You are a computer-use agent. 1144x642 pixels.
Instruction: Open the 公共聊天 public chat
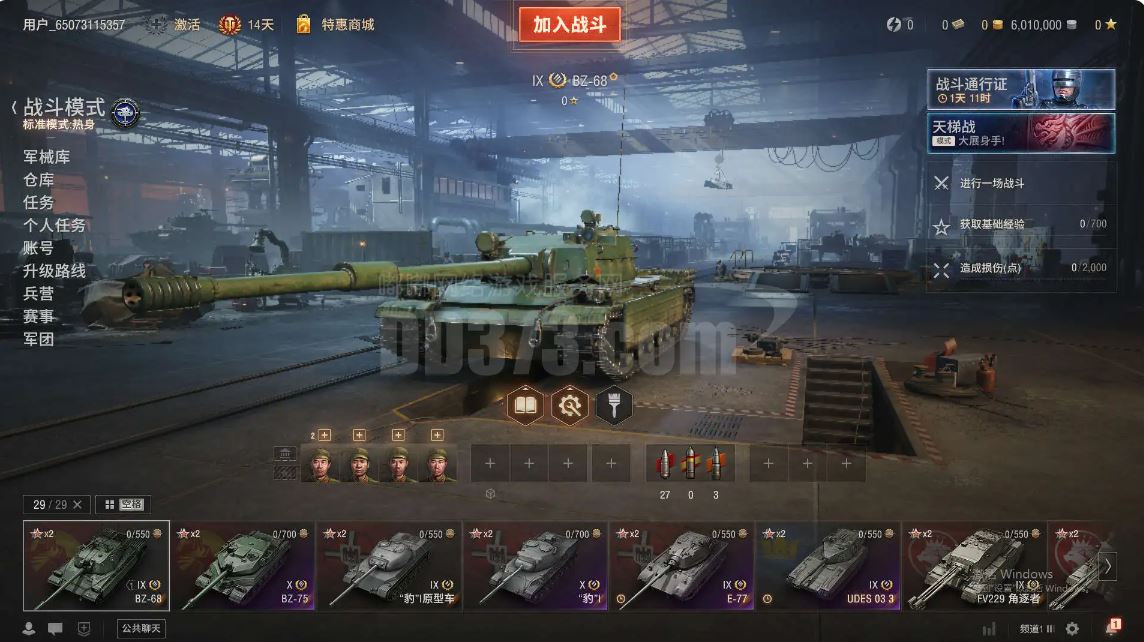click(x=141, y=628)
